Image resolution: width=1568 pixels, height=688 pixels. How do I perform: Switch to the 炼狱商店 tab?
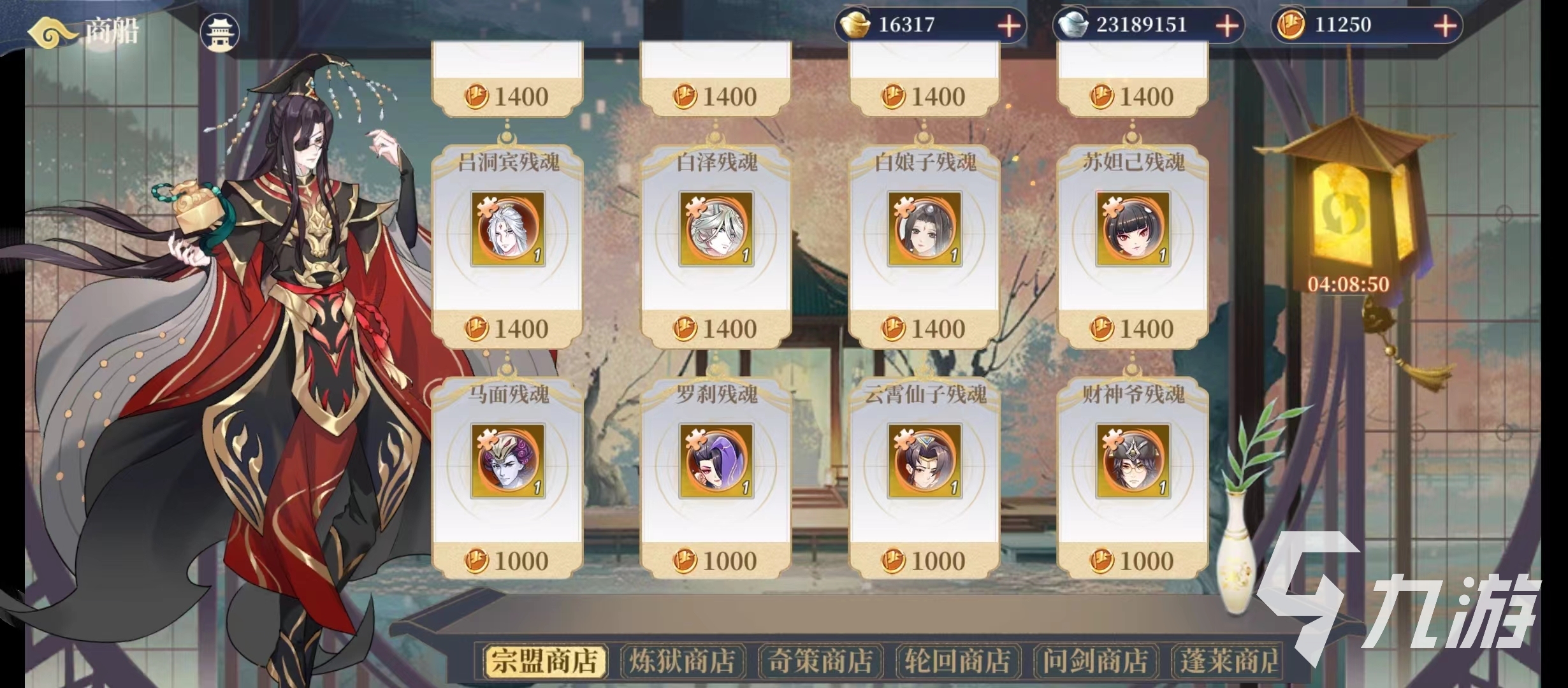pos(683,661)
